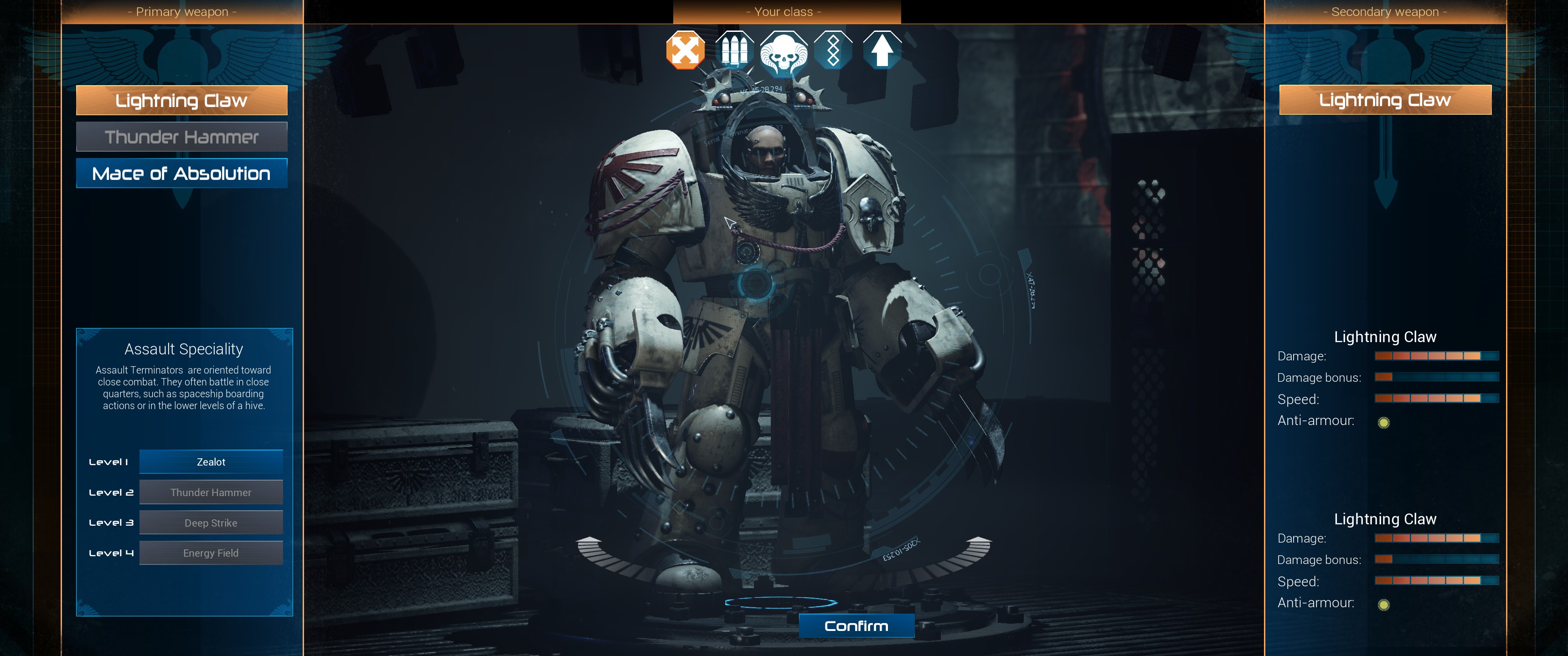Show the Level 1 Zealot skill

(x=211, y=462)
